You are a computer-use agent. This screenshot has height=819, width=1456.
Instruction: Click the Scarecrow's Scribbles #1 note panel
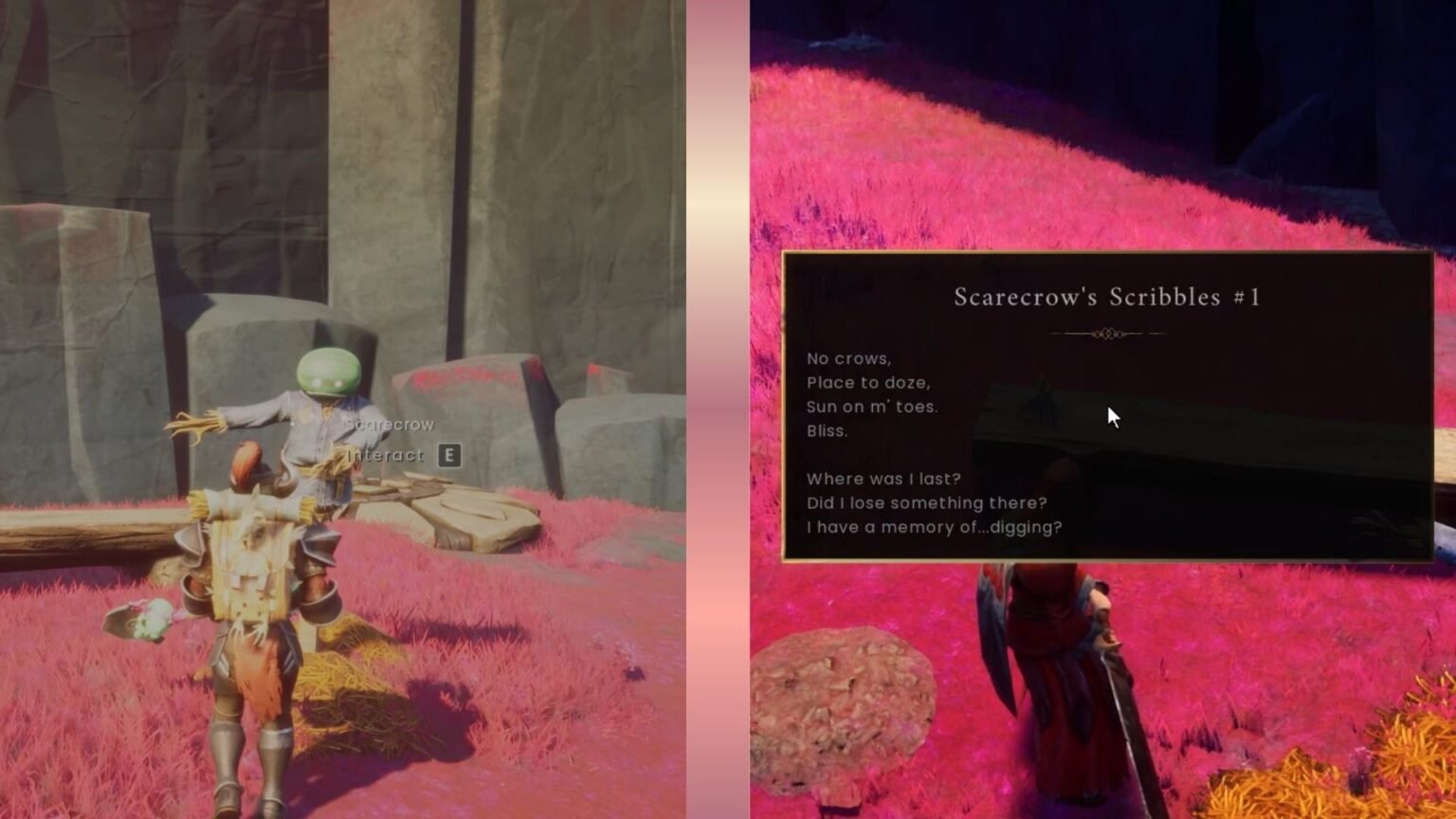pos(1104,408)
